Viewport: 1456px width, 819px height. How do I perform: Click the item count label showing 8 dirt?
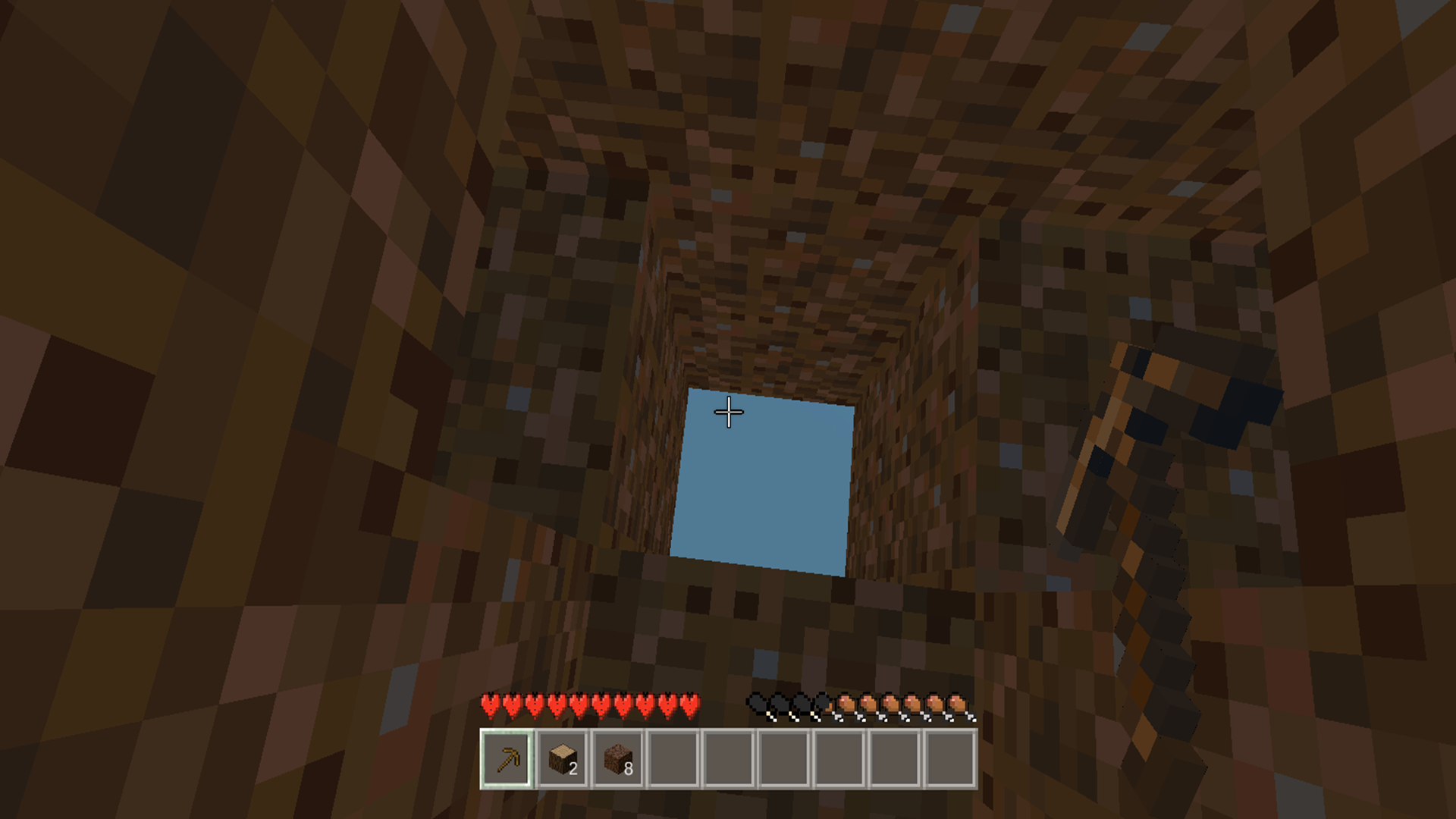point(627,770)
